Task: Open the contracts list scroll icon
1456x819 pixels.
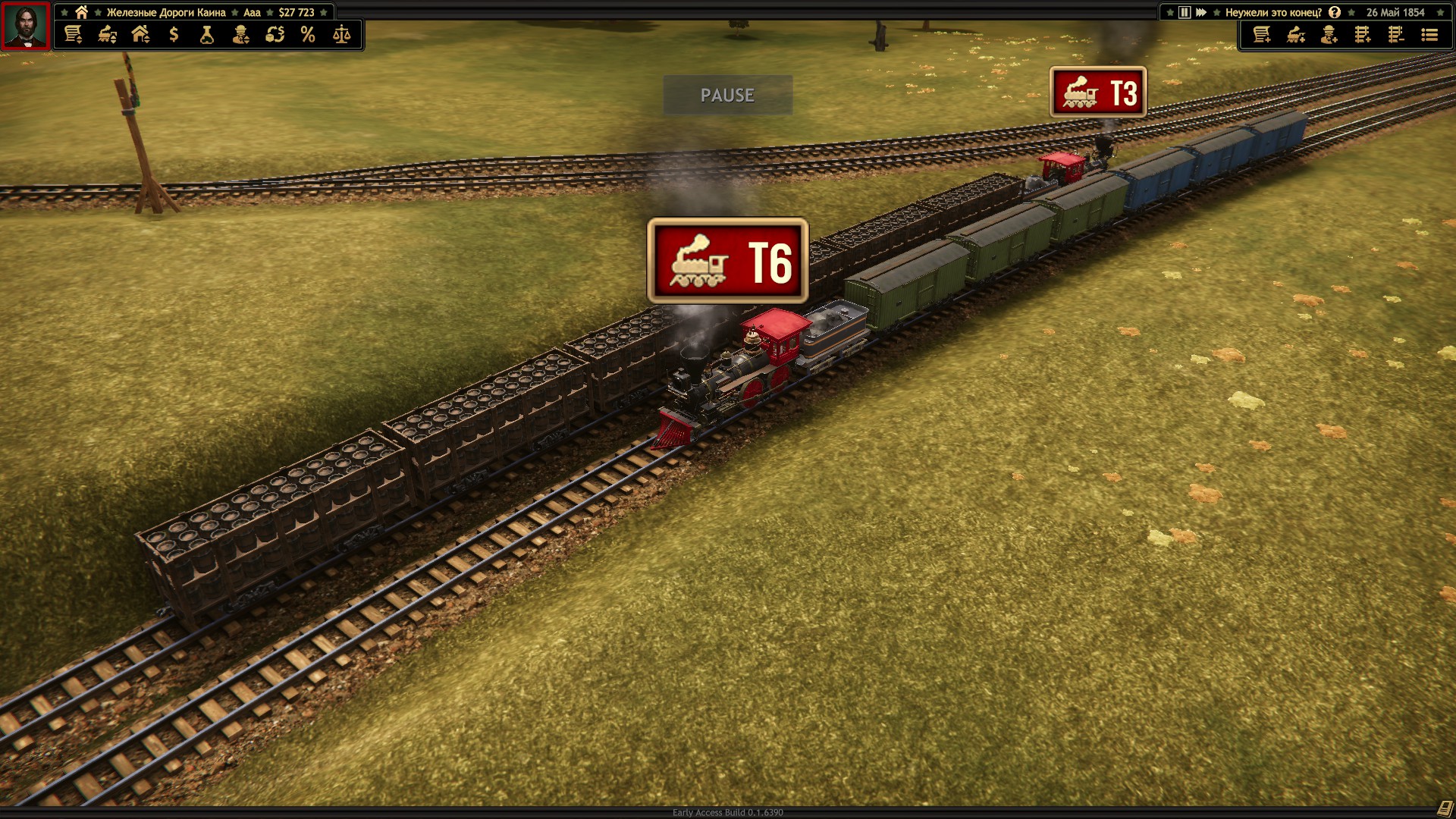Action: pyautogui.click(x=73, y=34)
